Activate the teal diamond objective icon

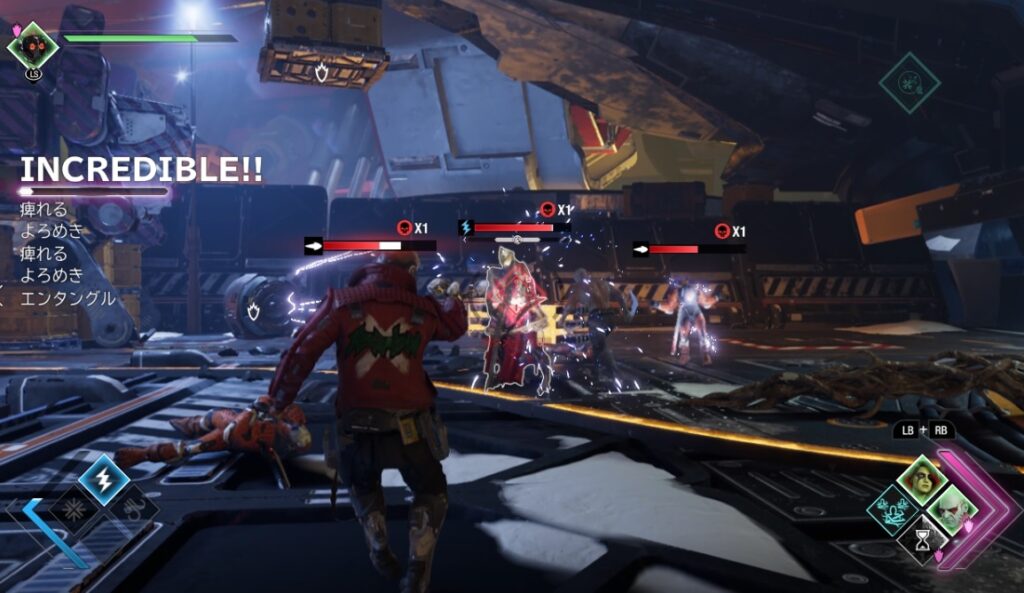click(x=909, y=82)
